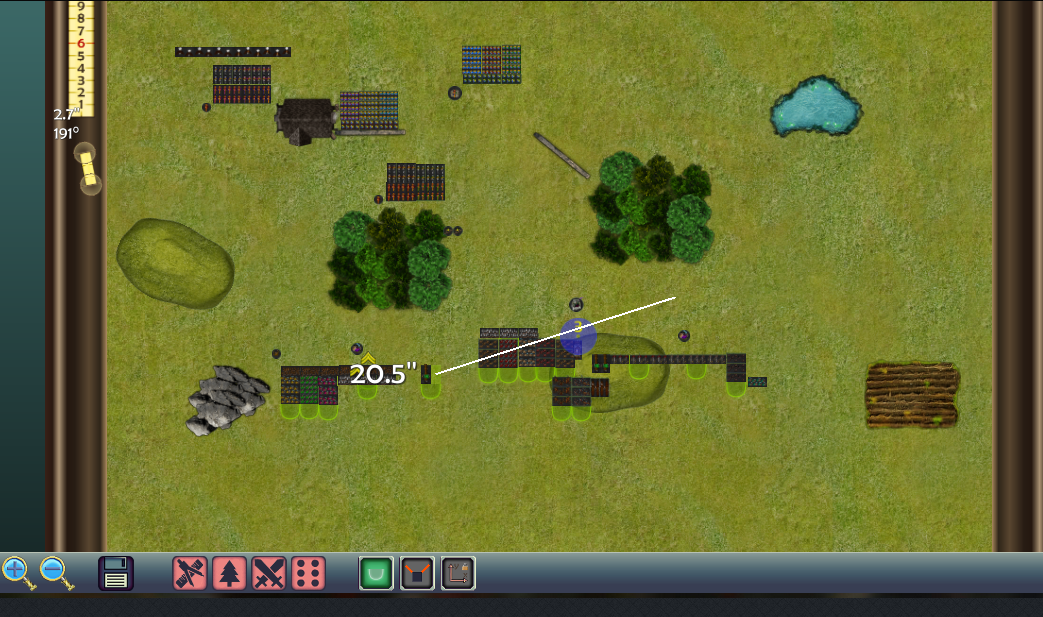Open the ruler and compass measuring tools
This screenshot has width=1043, height=617.
(189, 573)
